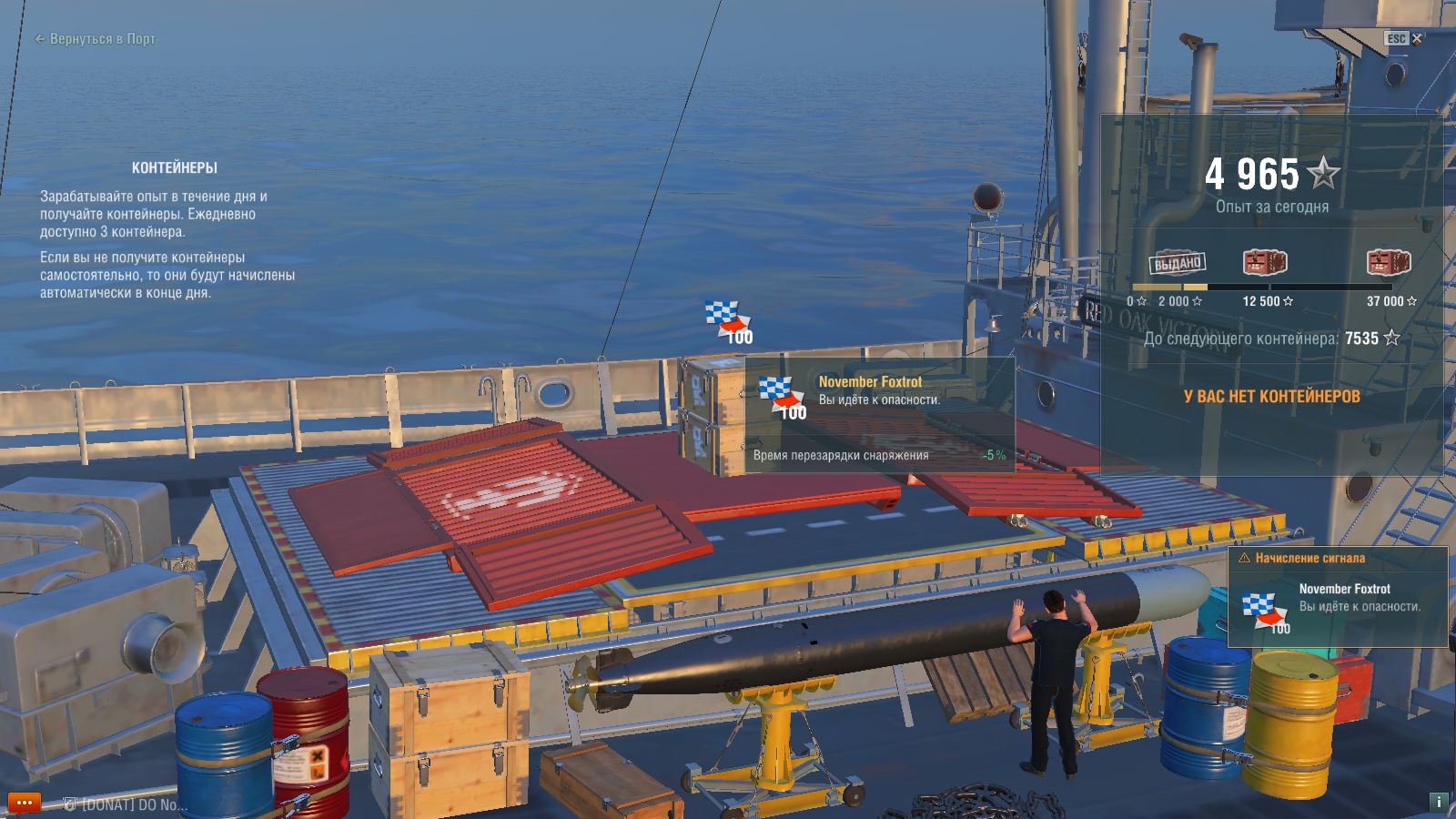The image size is (1456, 819).
Task: Close the containers screen with the X
Action: [x=1416, y=38]
